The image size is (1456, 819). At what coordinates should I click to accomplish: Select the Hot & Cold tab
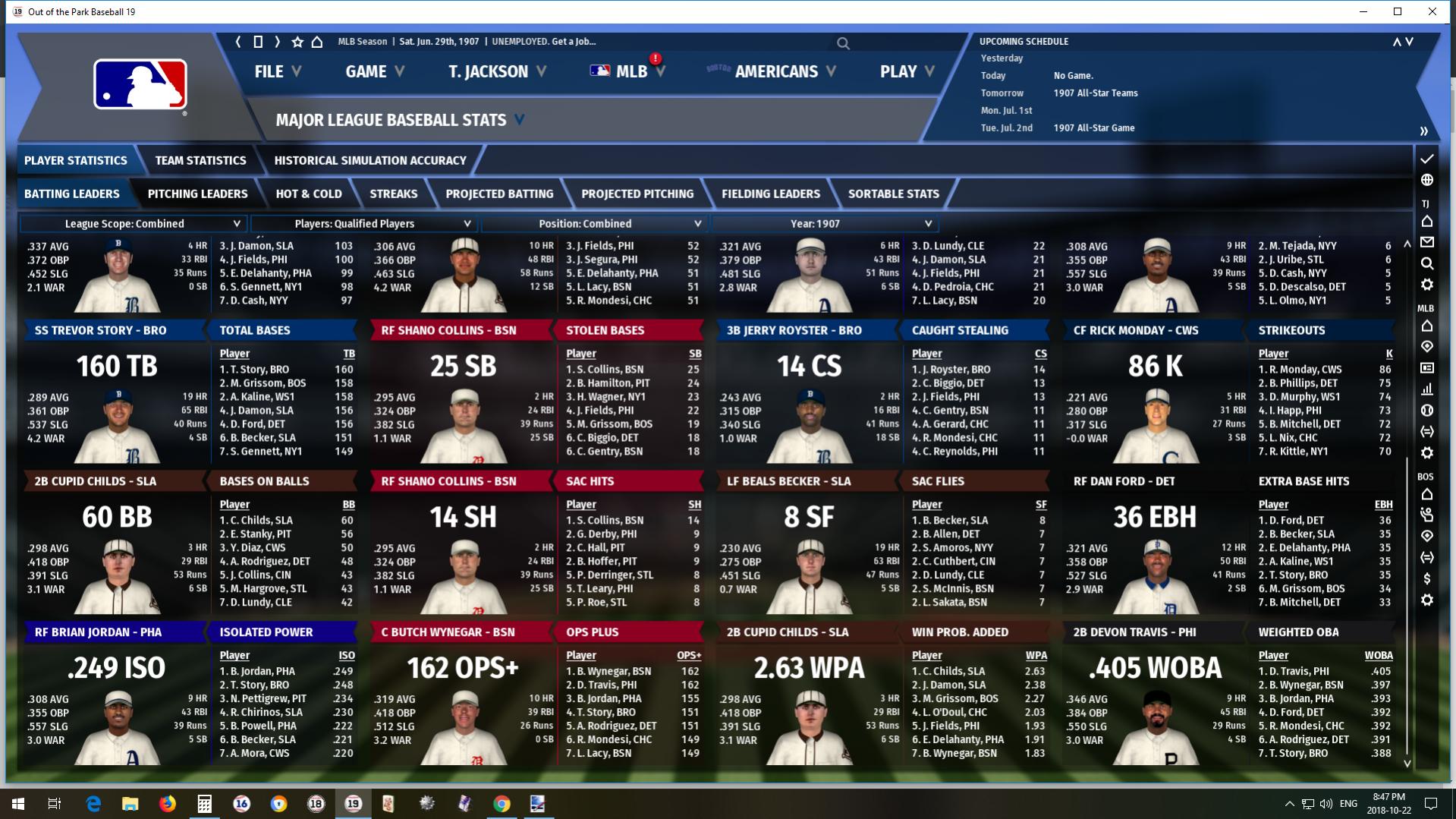(308, 194)
